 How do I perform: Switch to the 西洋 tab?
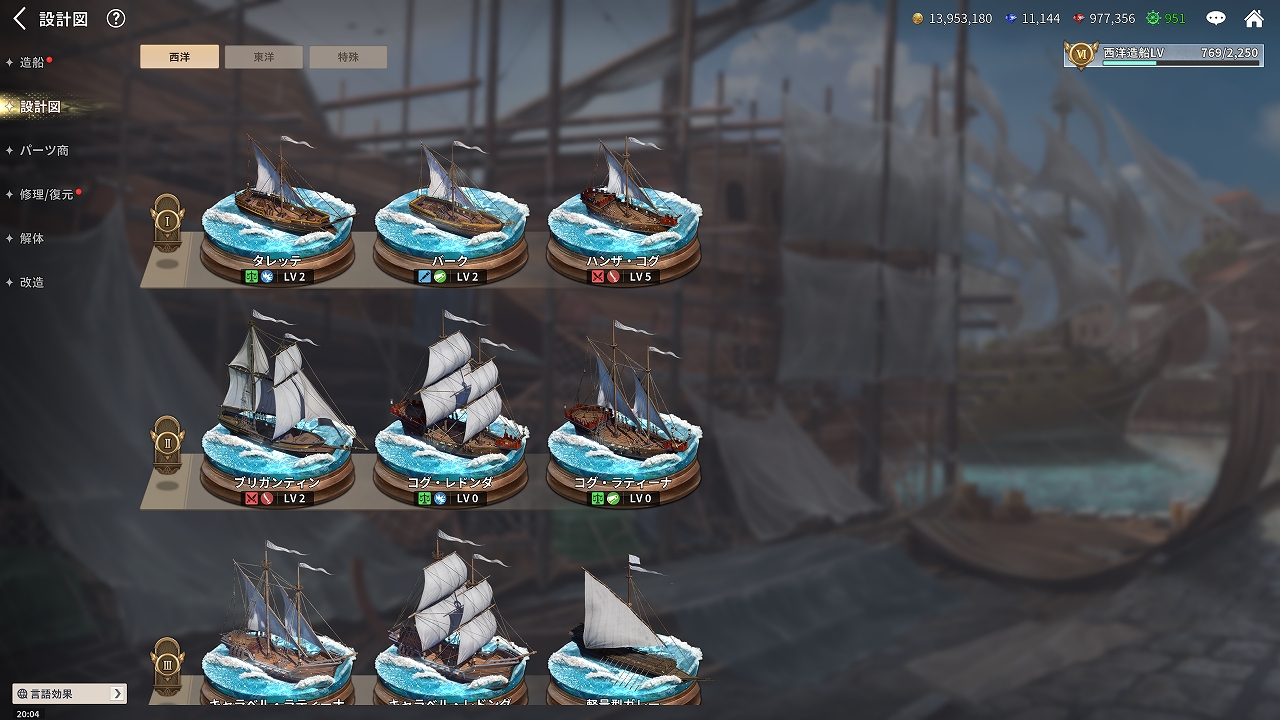pos(179,57)
